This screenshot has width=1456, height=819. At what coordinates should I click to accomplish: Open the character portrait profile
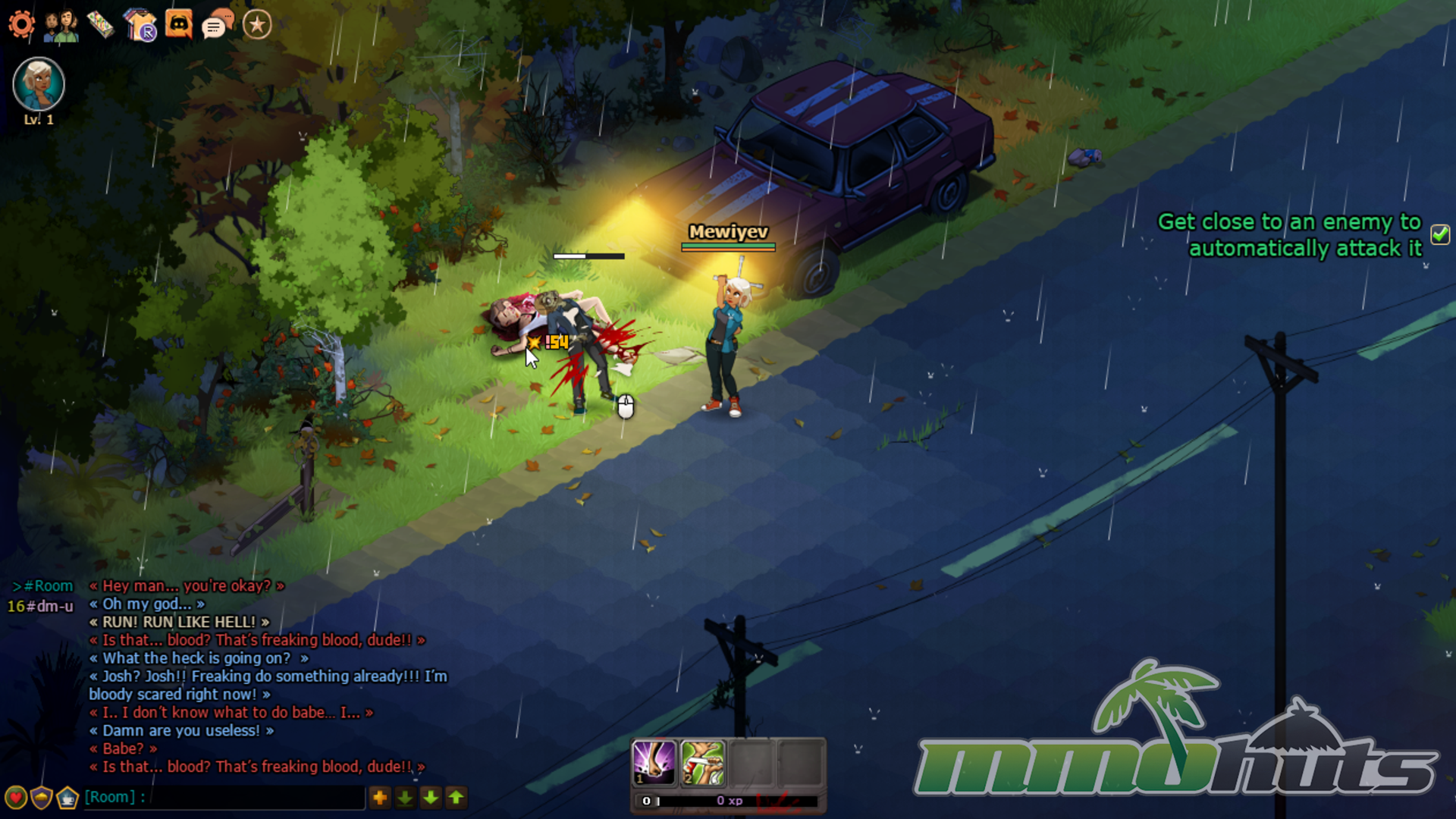pyautogui.click(x=39, y=83)
